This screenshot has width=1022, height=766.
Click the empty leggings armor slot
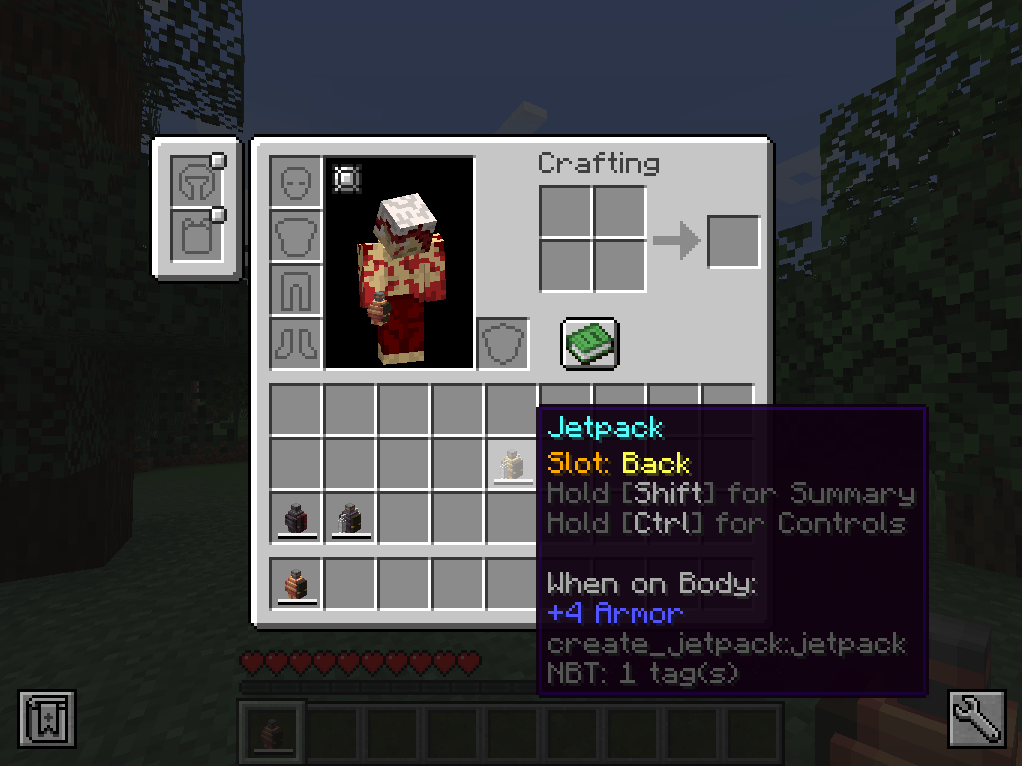296,291
